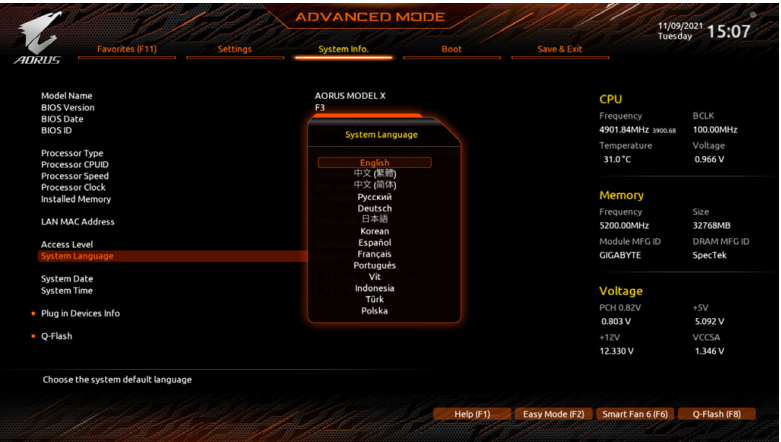Image resolution: width=781 pixels, height=442 pixels.
Task: Go to the Boot tab
Action: click(x=452, y=49)
